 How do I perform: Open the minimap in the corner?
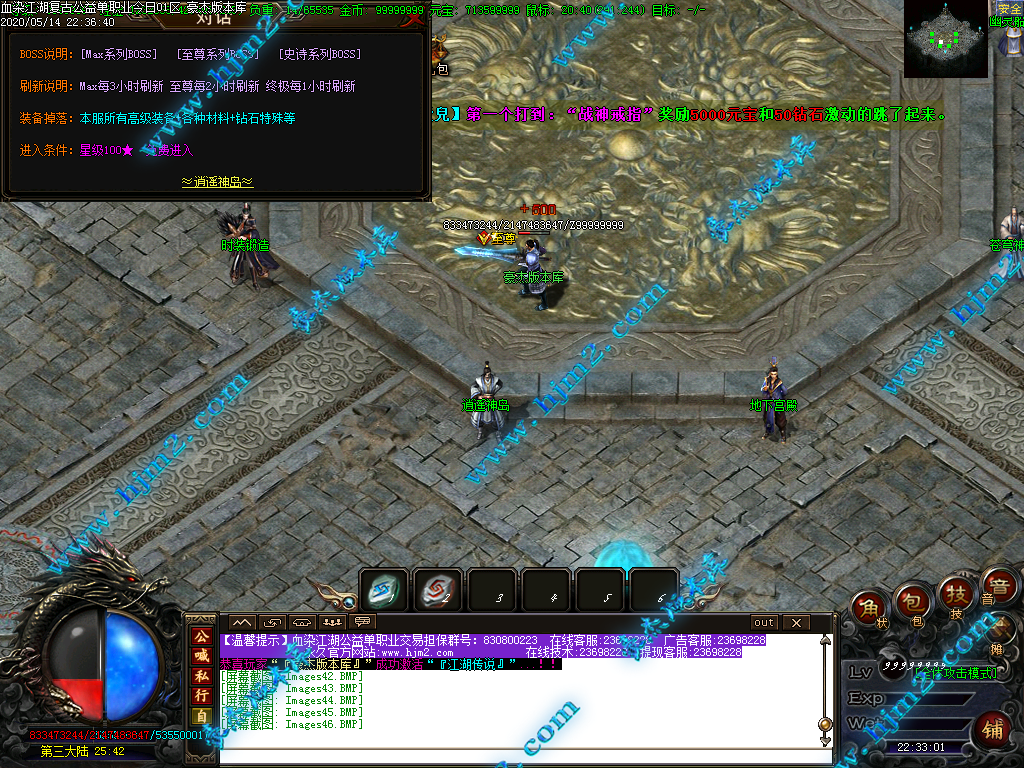[x=945, y=38]
